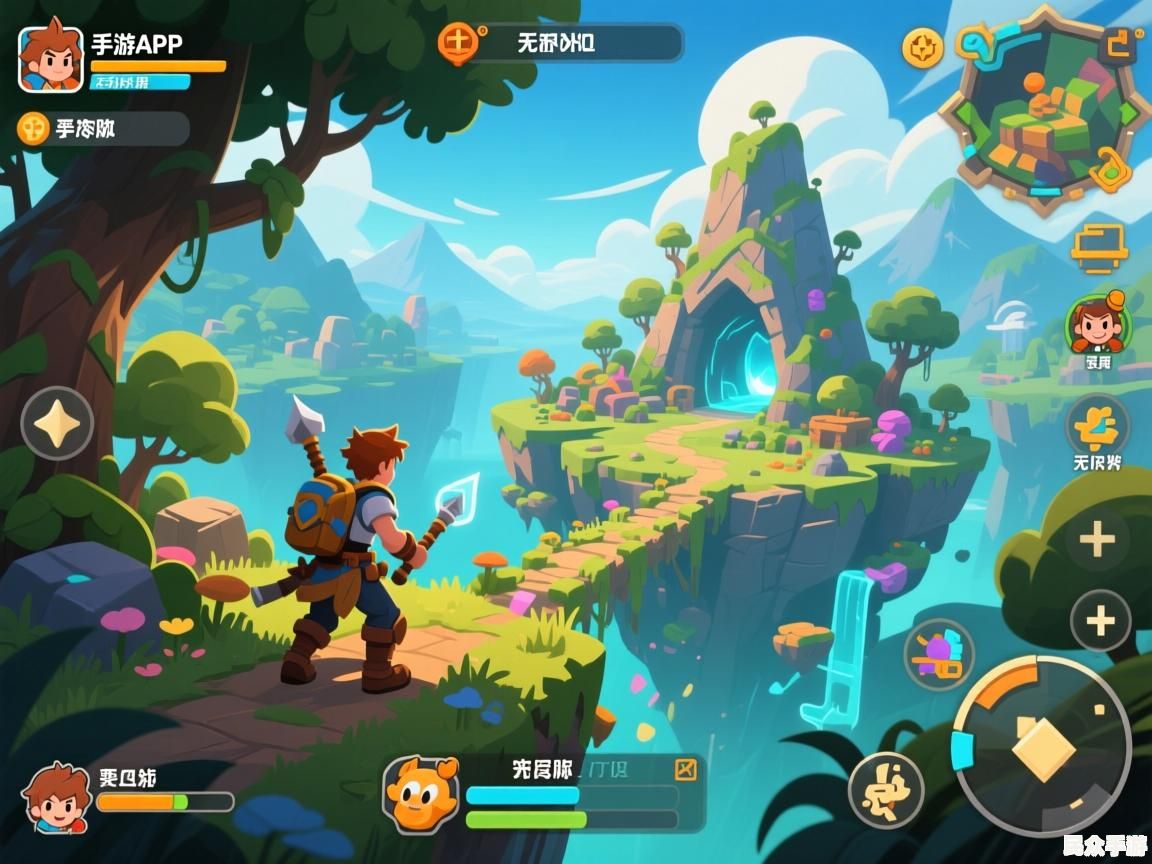Select the orange creature pet portrait
Screen dimensions: 1152x864
tap(421, 793)
